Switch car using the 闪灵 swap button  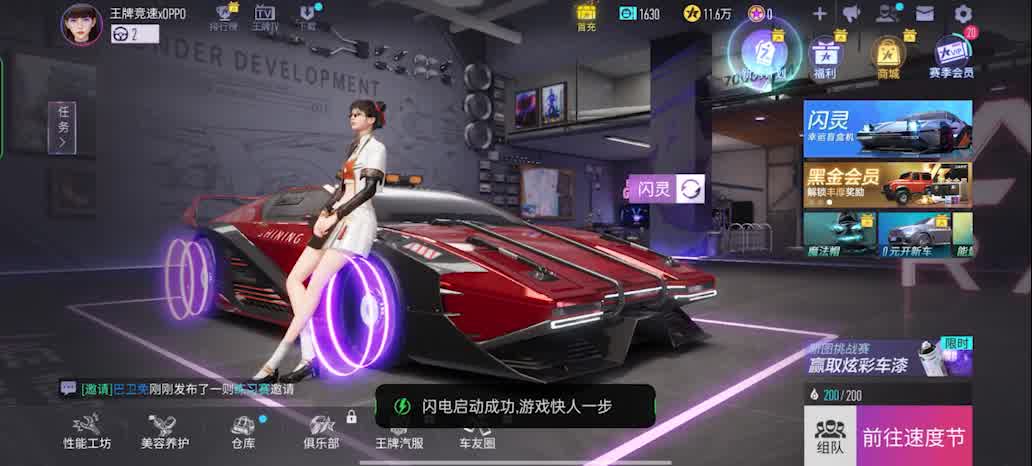tap(690, 188)
